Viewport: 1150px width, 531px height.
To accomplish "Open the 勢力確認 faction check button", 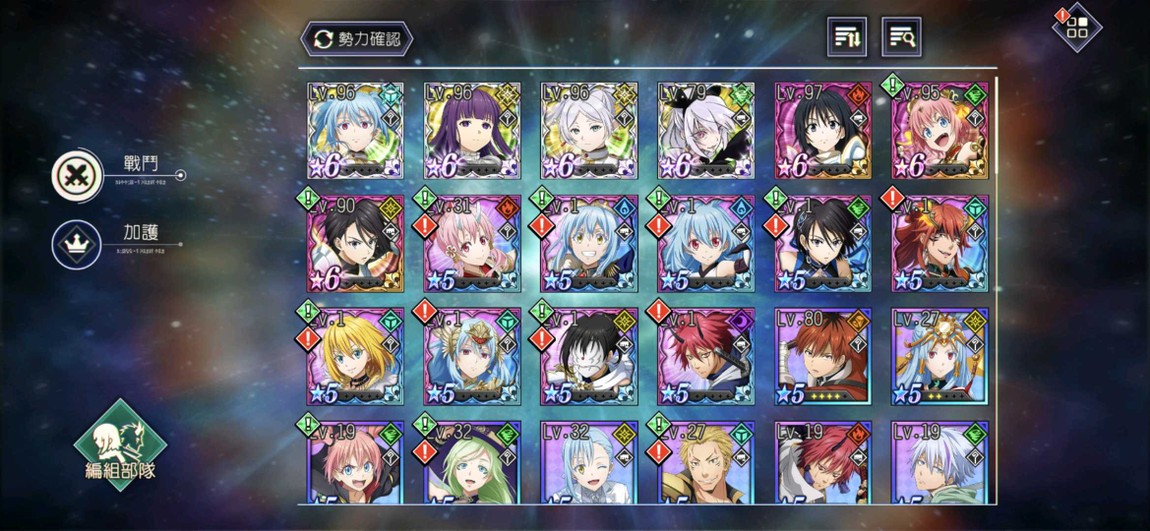I will [x=356, y=39].
